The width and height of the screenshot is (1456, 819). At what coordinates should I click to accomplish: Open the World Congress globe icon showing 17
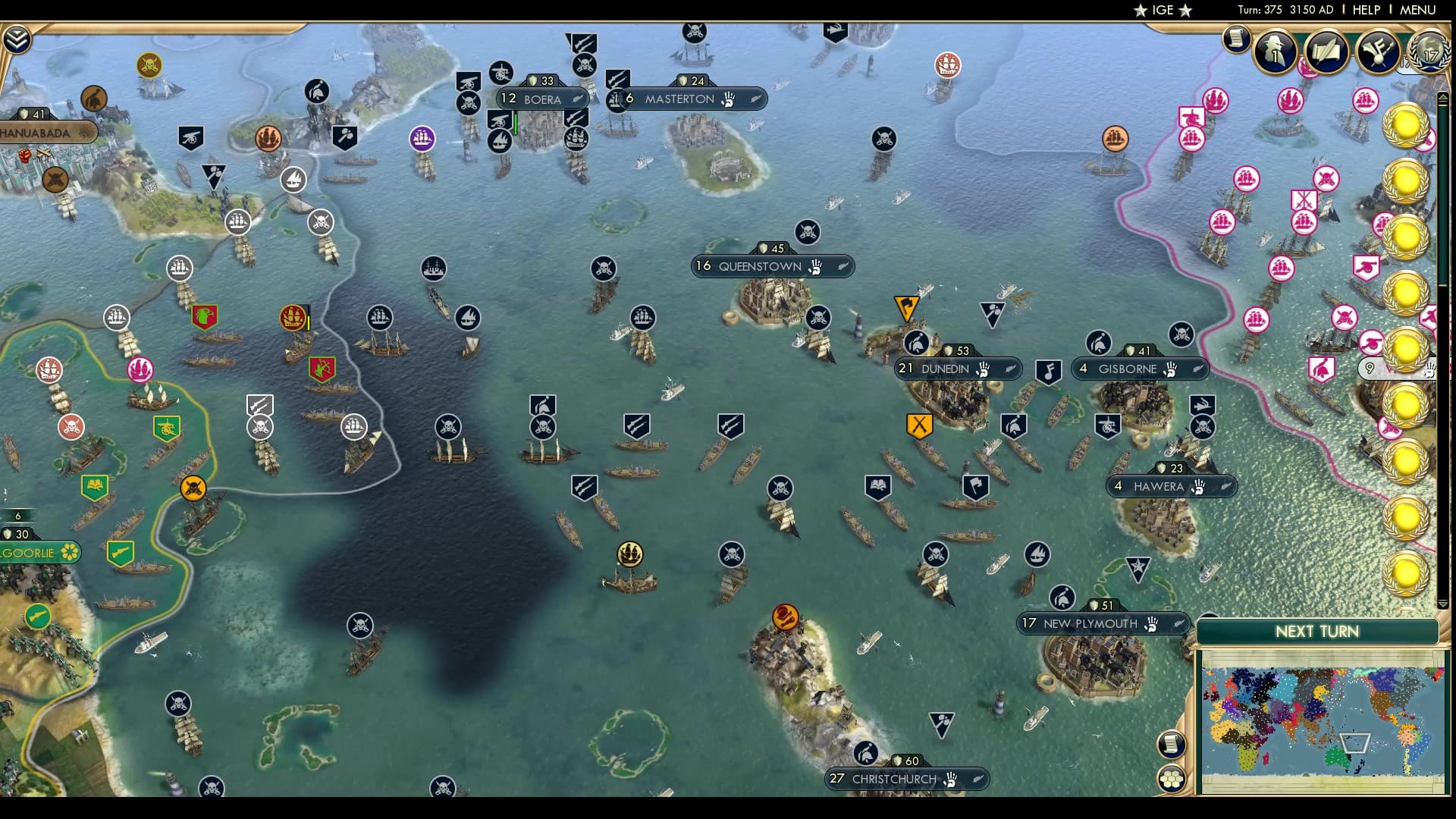pyautogui.click(x=1430, y=52)
